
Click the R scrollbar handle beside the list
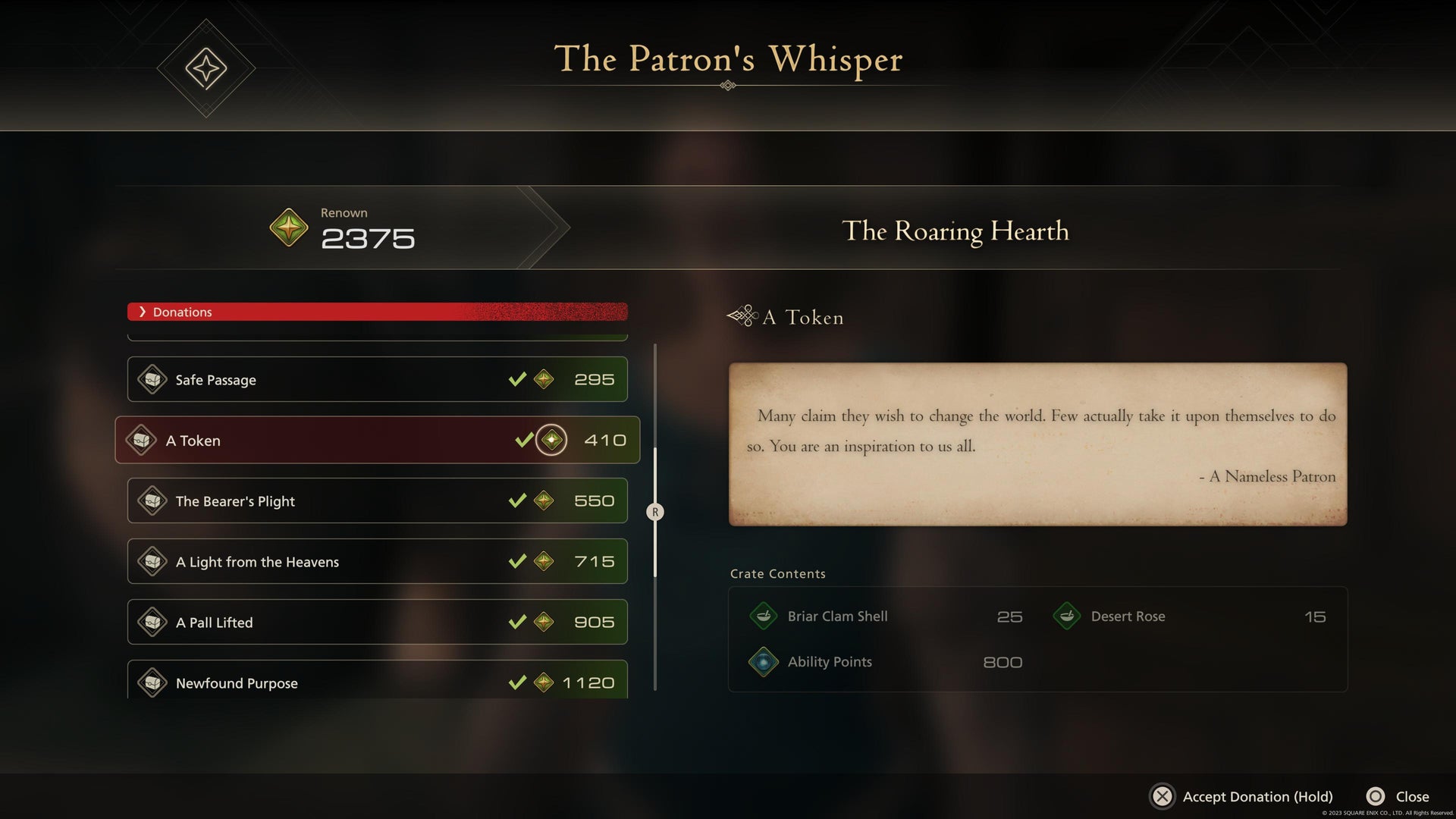tap(654, 512)
